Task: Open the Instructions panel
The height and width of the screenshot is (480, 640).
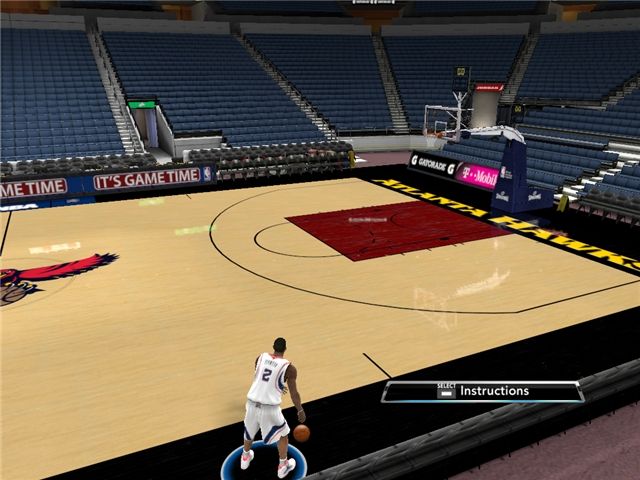Action: (482, 391)
